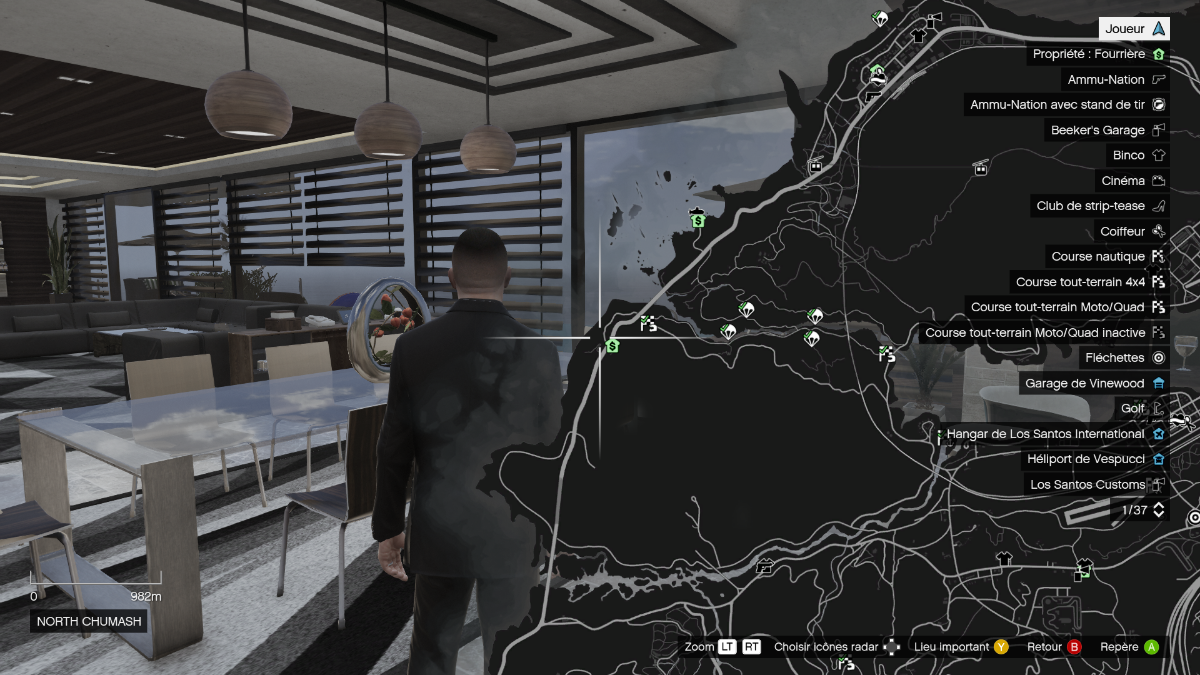Choose the Coiffeur legend entry
The height and width of the screenshot is (675, 1200).
pyautogui.click(x=1132, y=231)
